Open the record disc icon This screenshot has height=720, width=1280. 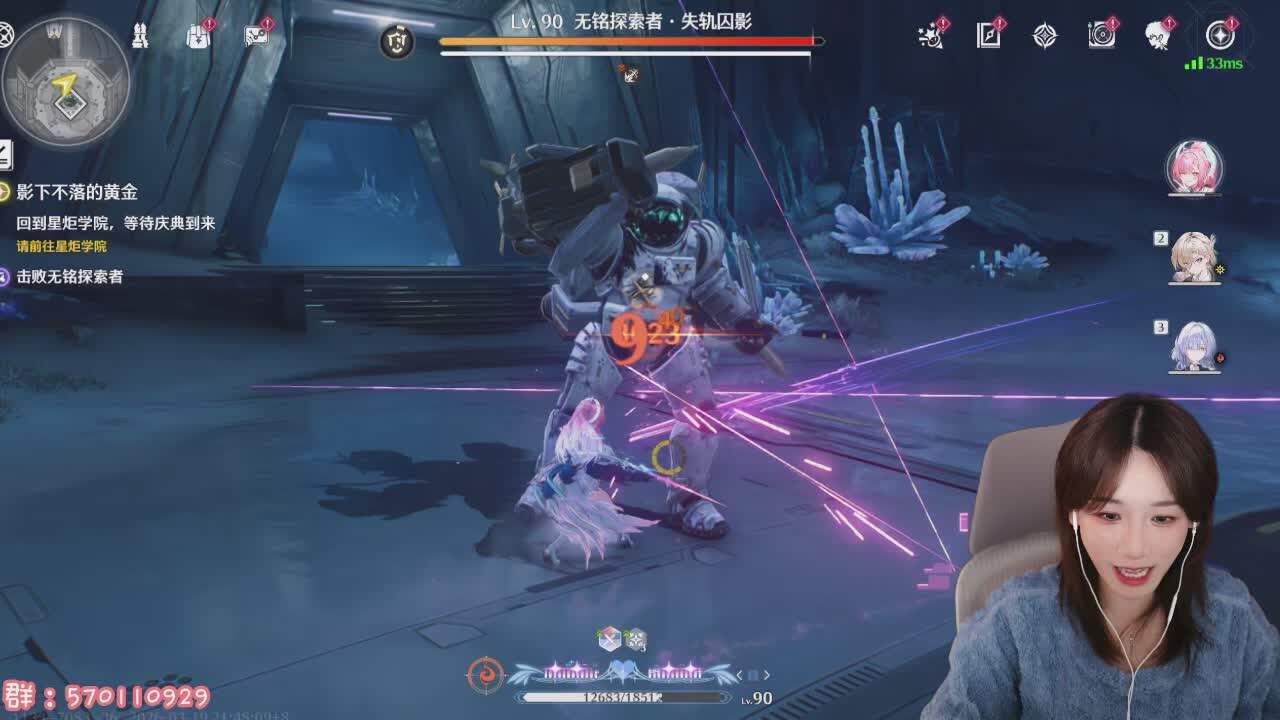pos(1102,36)
